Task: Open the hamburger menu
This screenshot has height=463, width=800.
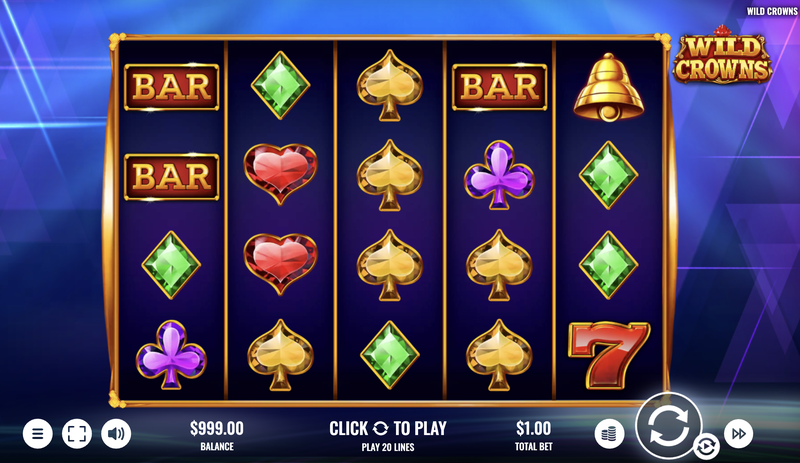Action: tap(37, 433)
